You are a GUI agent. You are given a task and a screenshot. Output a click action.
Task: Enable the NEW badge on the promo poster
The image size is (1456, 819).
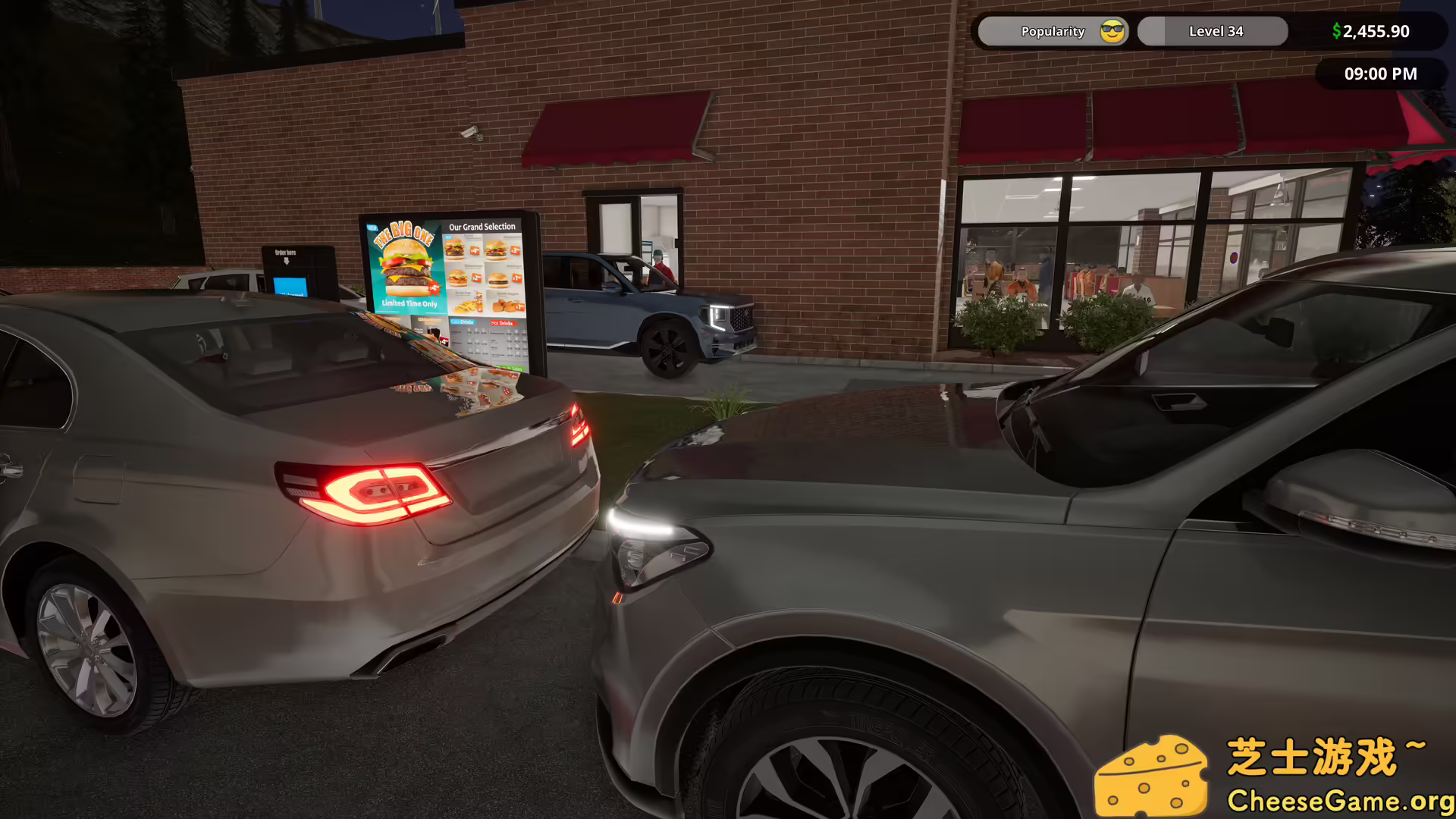[x=372, y=227]
